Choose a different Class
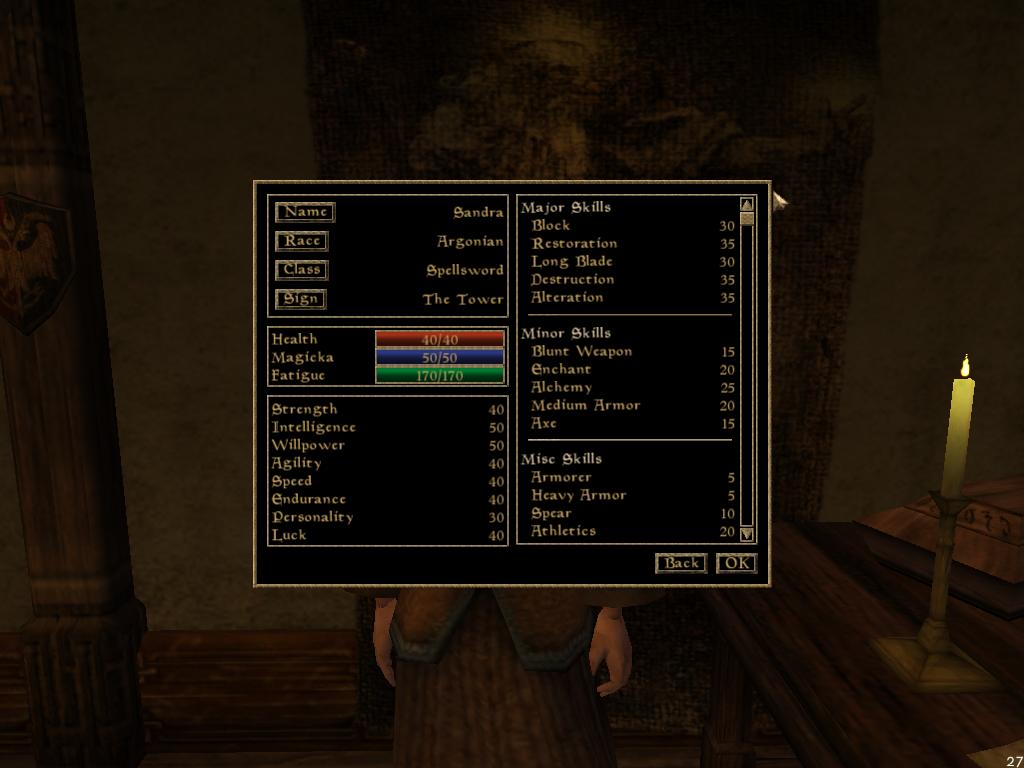 301,270
